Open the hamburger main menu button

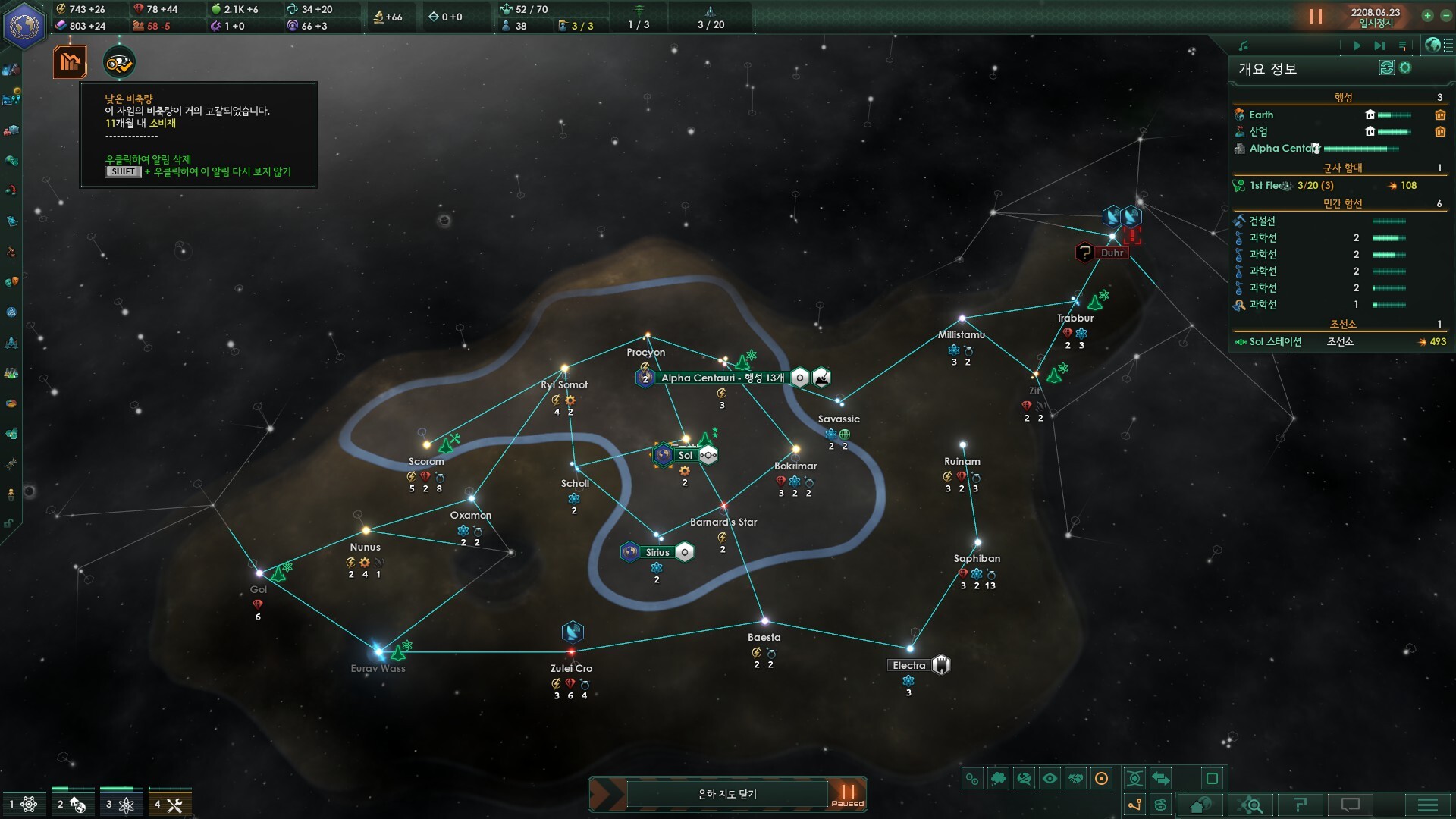tap(1427, 805)
